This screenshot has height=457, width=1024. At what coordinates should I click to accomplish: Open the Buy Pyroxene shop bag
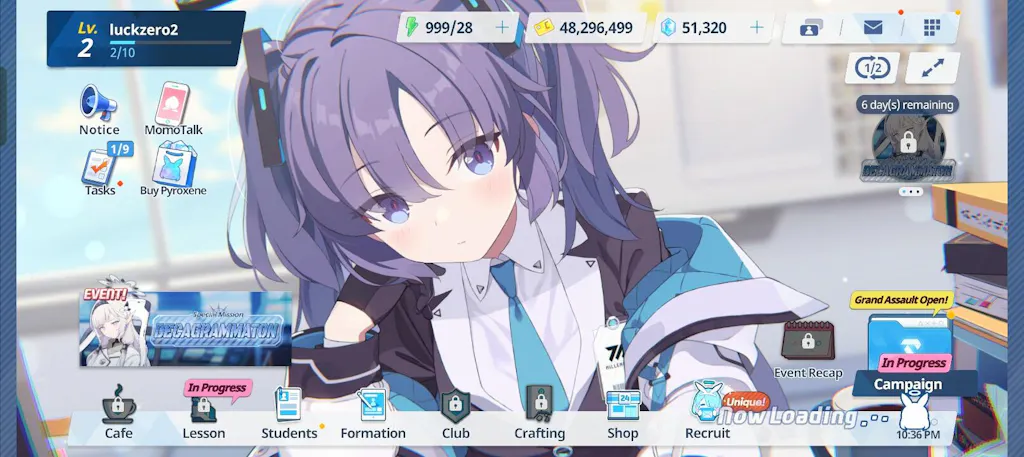coord(173,168)
